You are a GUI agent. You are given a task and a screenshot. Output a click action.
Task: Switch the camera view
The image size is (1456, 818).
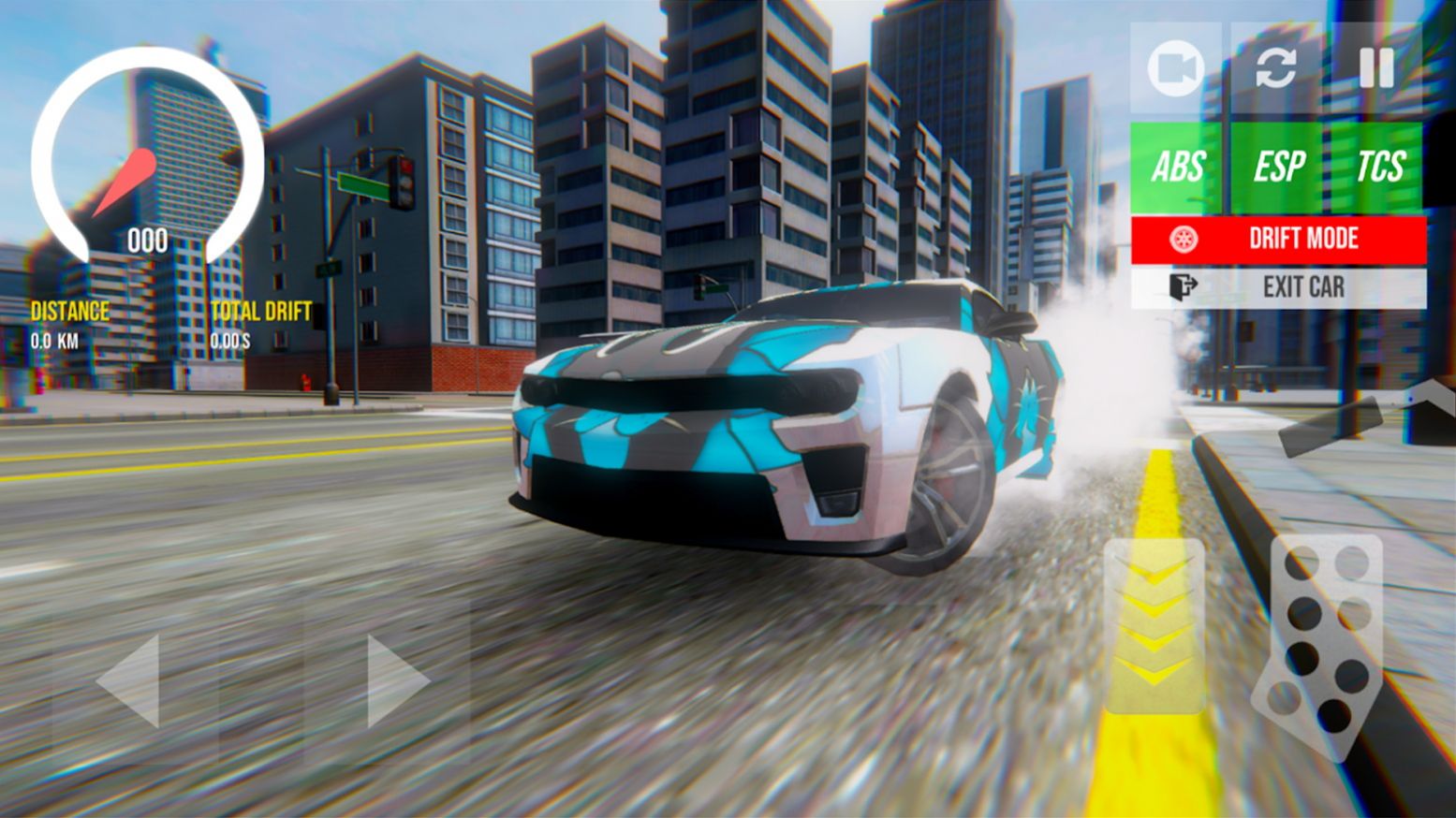click(x=1176, y=68)
